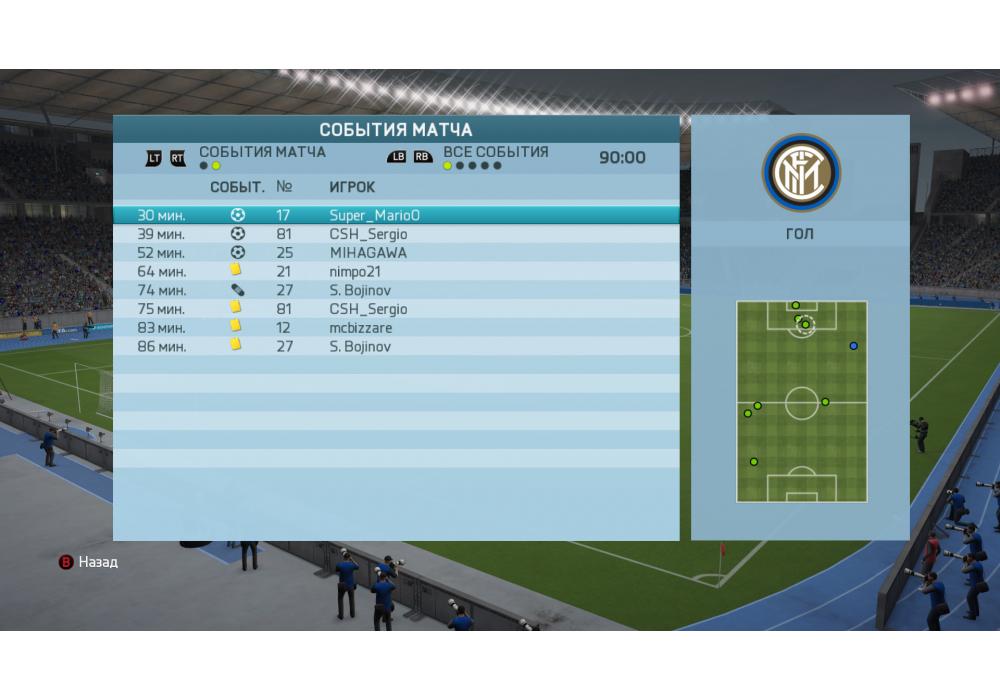1000x700 pixels.
Task: Pick the 74 min. S. Bojinov injury row
Action: pyautogui.click(x=395, y=290)
